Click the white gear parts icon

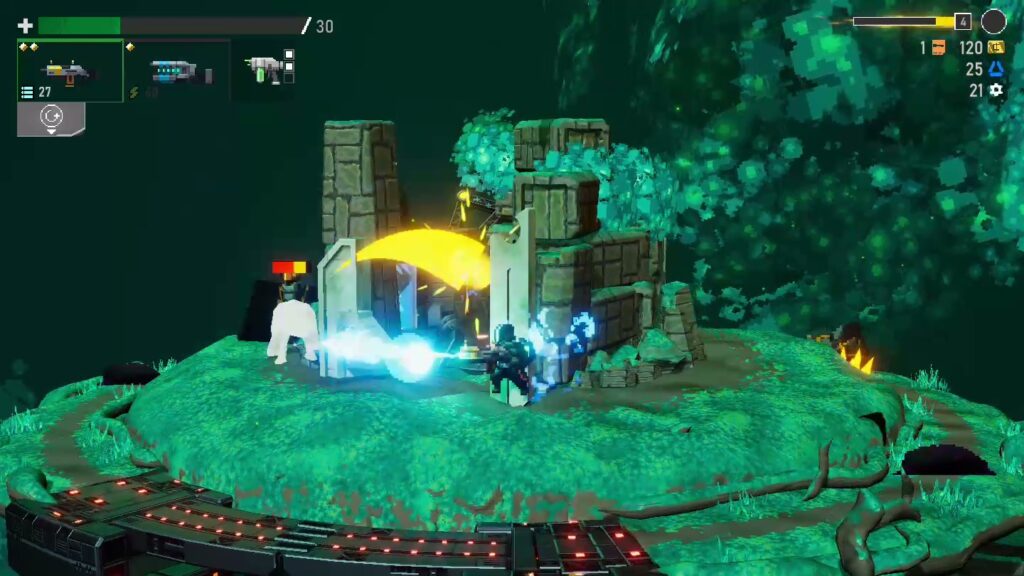point(996,90)
